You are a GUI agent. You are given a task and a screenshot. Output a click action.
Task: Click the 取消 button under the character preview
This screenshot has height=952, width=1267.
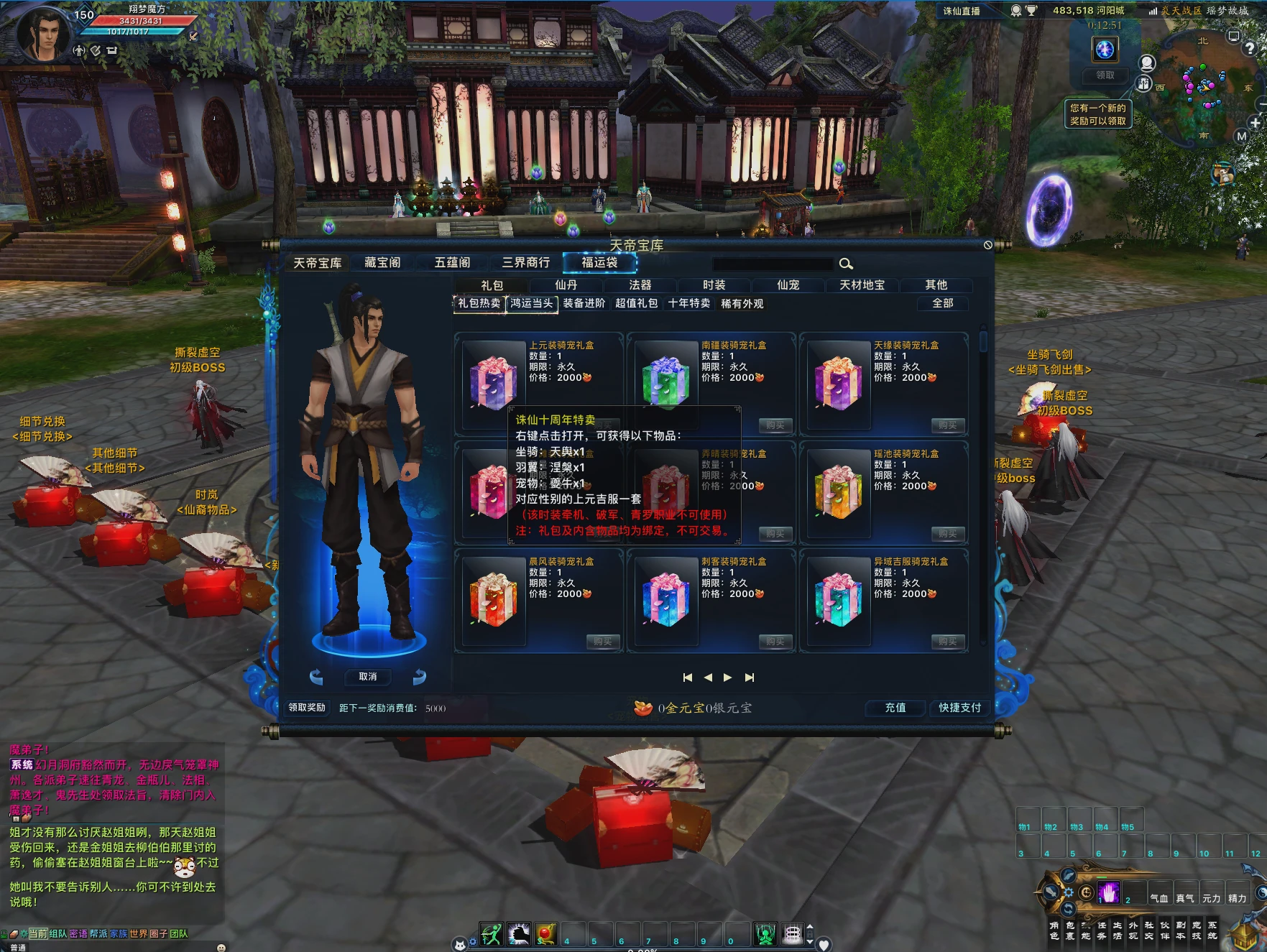point(367,677)
